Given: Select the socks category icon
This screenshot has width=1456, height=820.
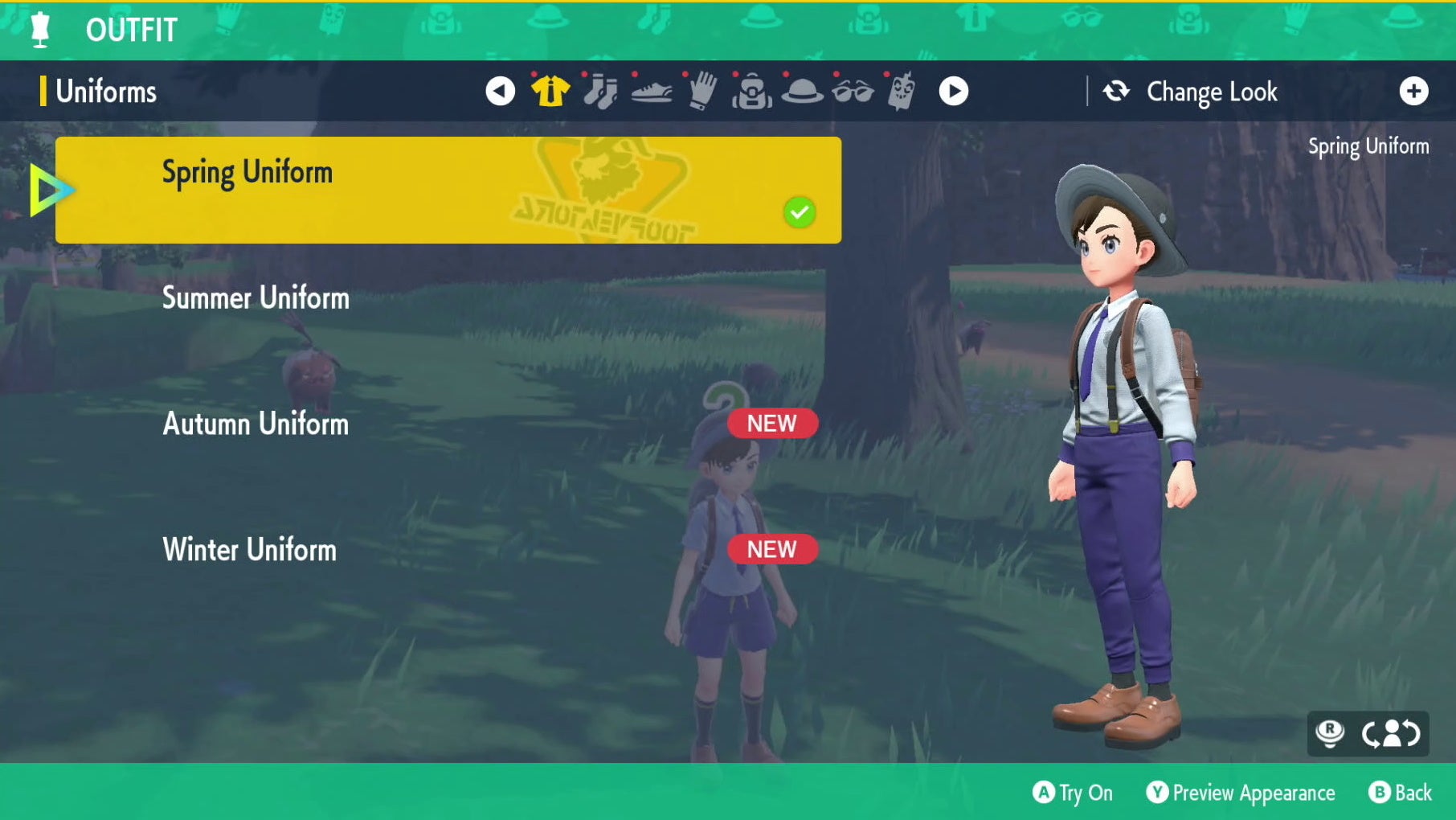Looking at the screenshot, I should 600,91.
